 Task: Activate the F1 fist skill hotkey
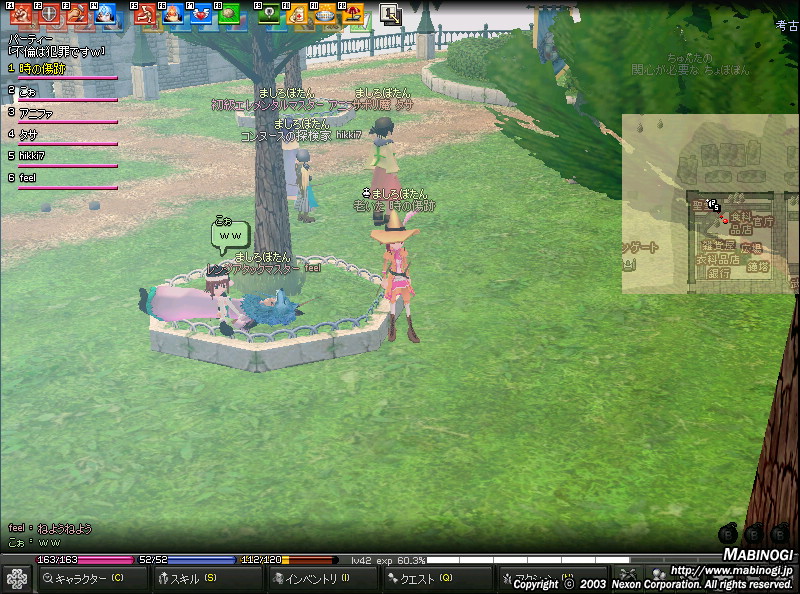tap(20, 14)
